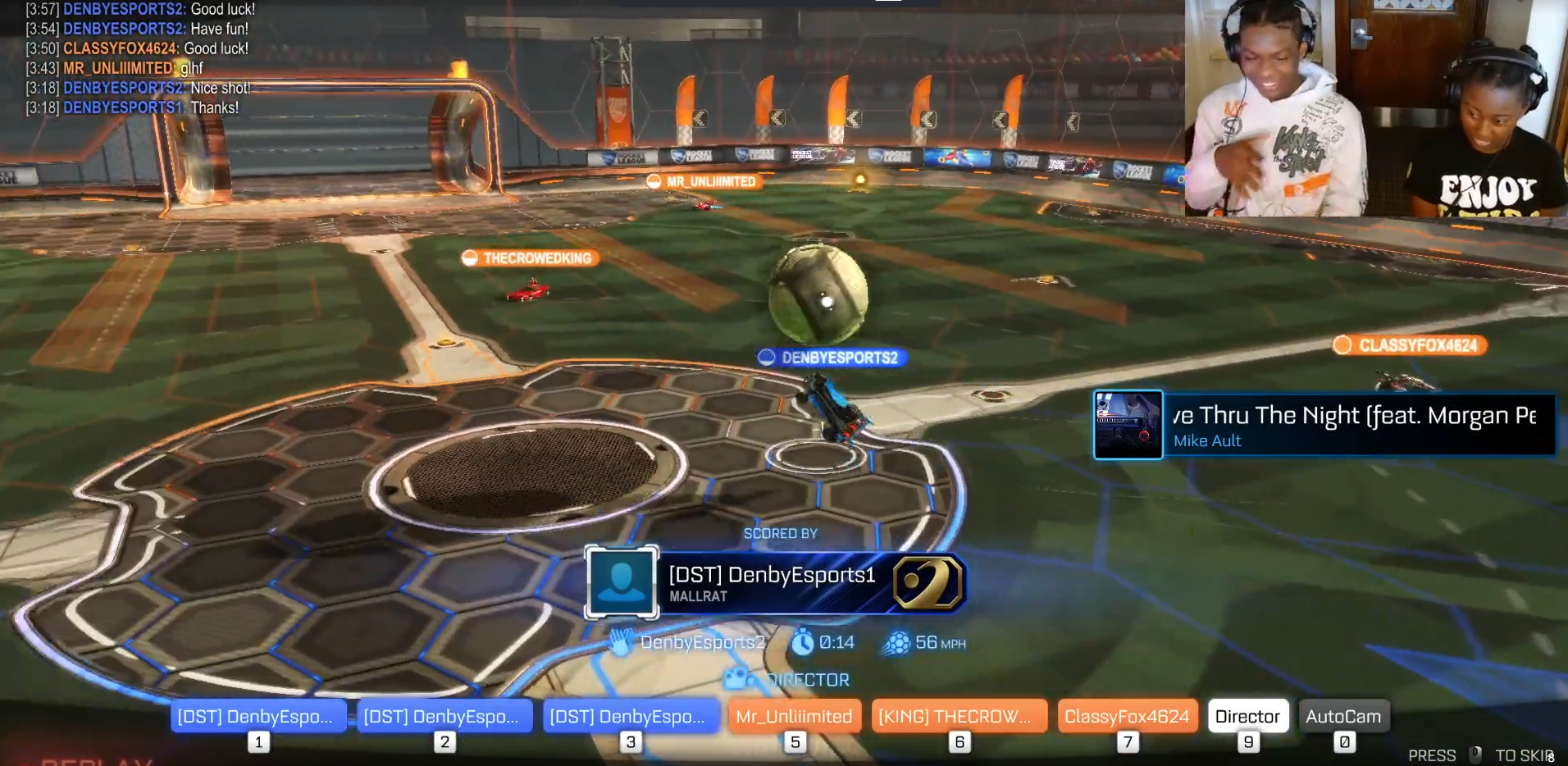This screenshot has height=766, width=1568.
Task: Spectate Mr_Unliimited from the player bar
Action: [x=794, y=716]
